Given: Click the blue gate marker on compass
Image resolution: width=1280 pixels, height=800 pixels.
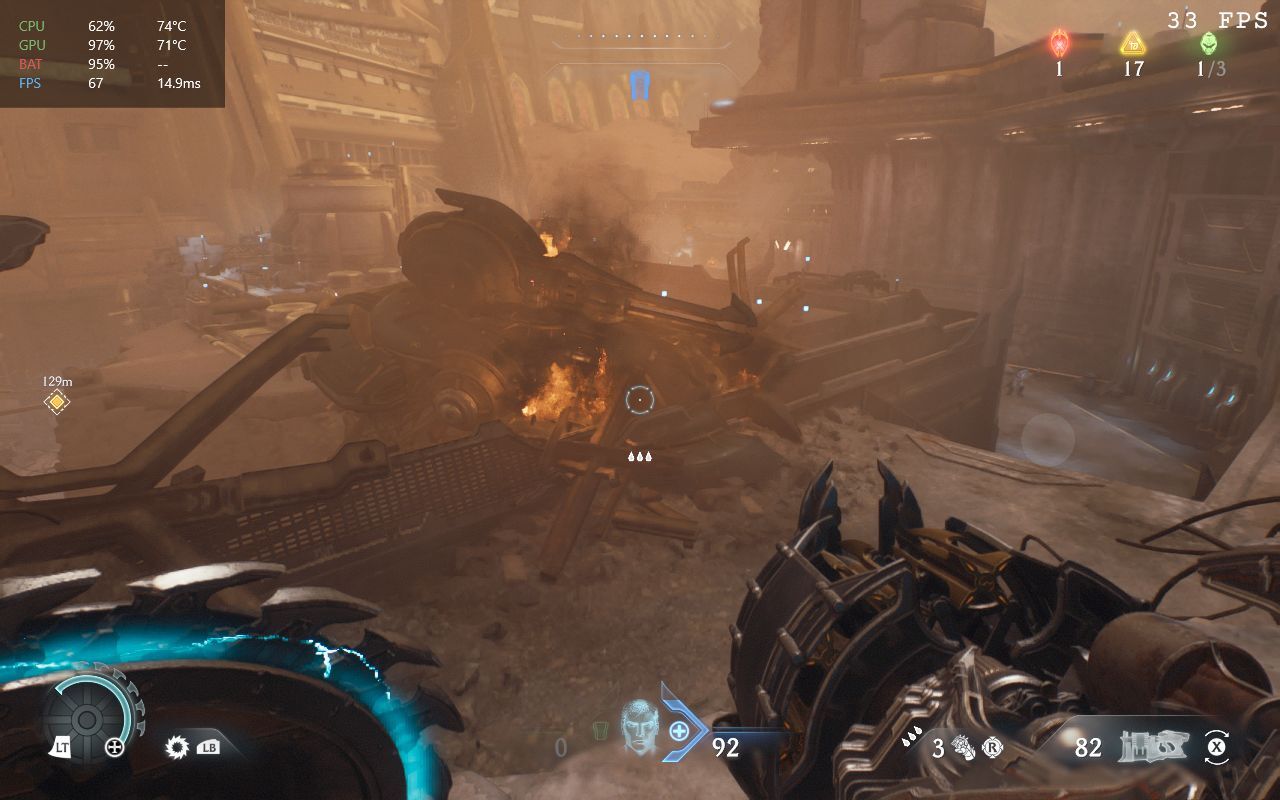Looking at the screenshot, I should 640,84.
